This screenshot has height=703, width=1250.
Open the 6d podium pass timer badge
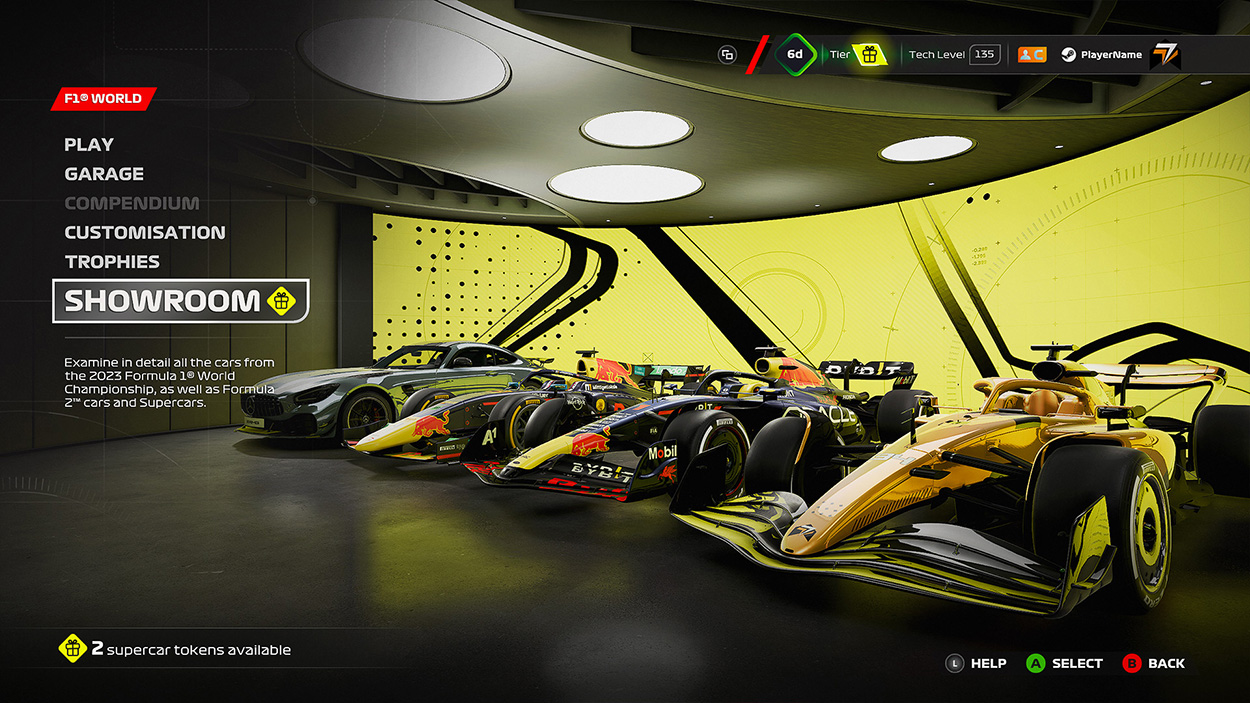pyautogui.click(x=795, y=54)
